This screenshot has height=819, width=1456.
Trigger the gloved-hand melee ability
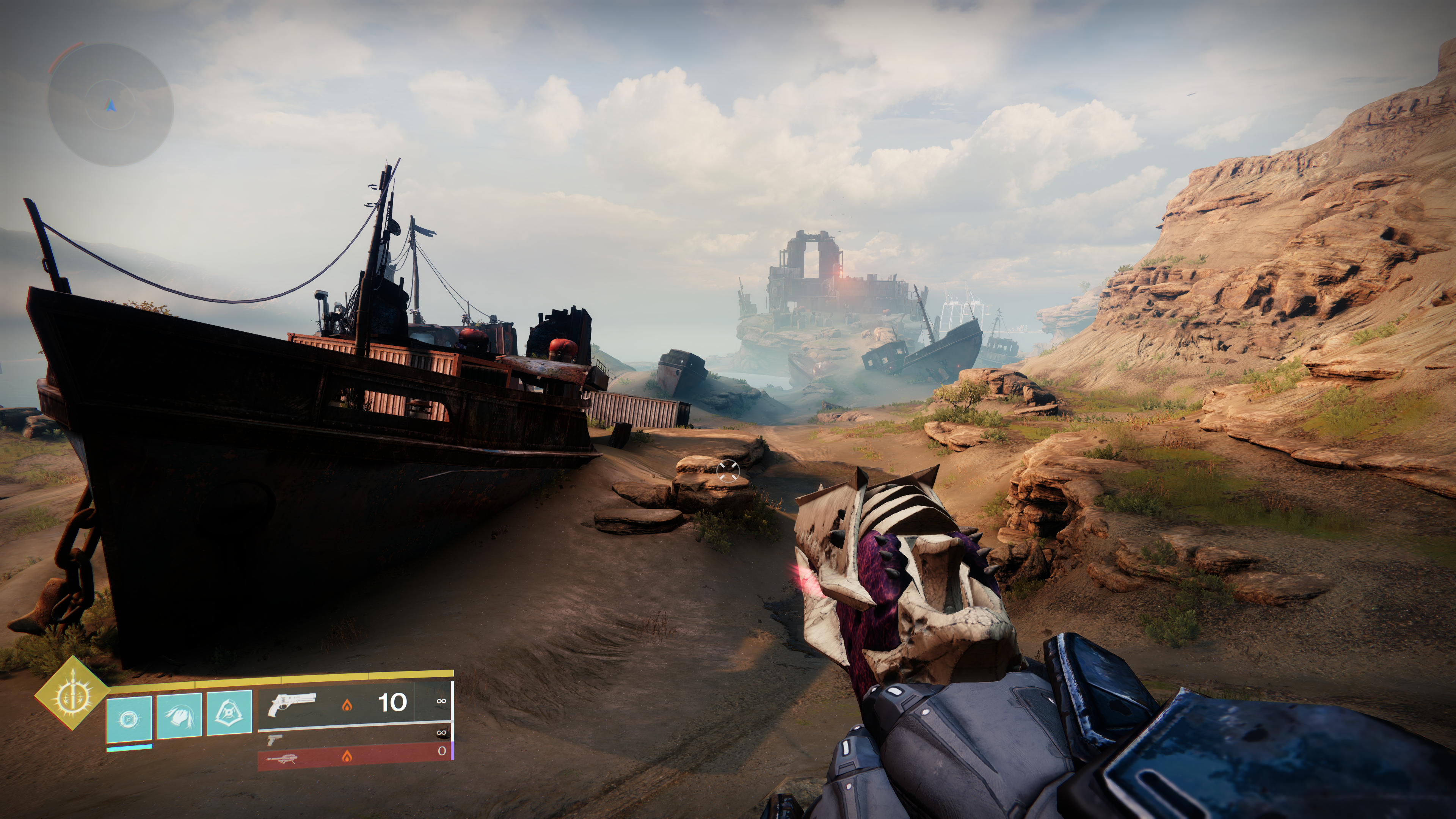tap(179, 715)
